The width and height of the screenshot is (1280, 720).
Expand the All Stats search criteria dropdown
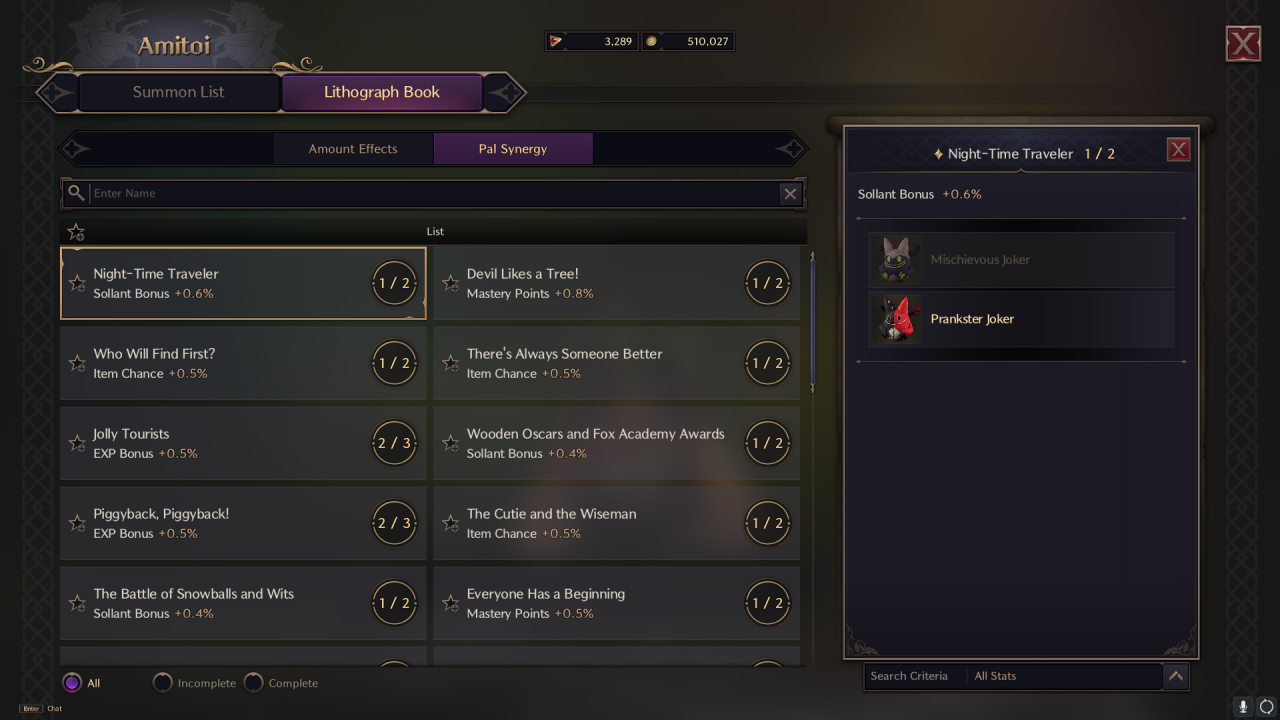[1176, 676]
